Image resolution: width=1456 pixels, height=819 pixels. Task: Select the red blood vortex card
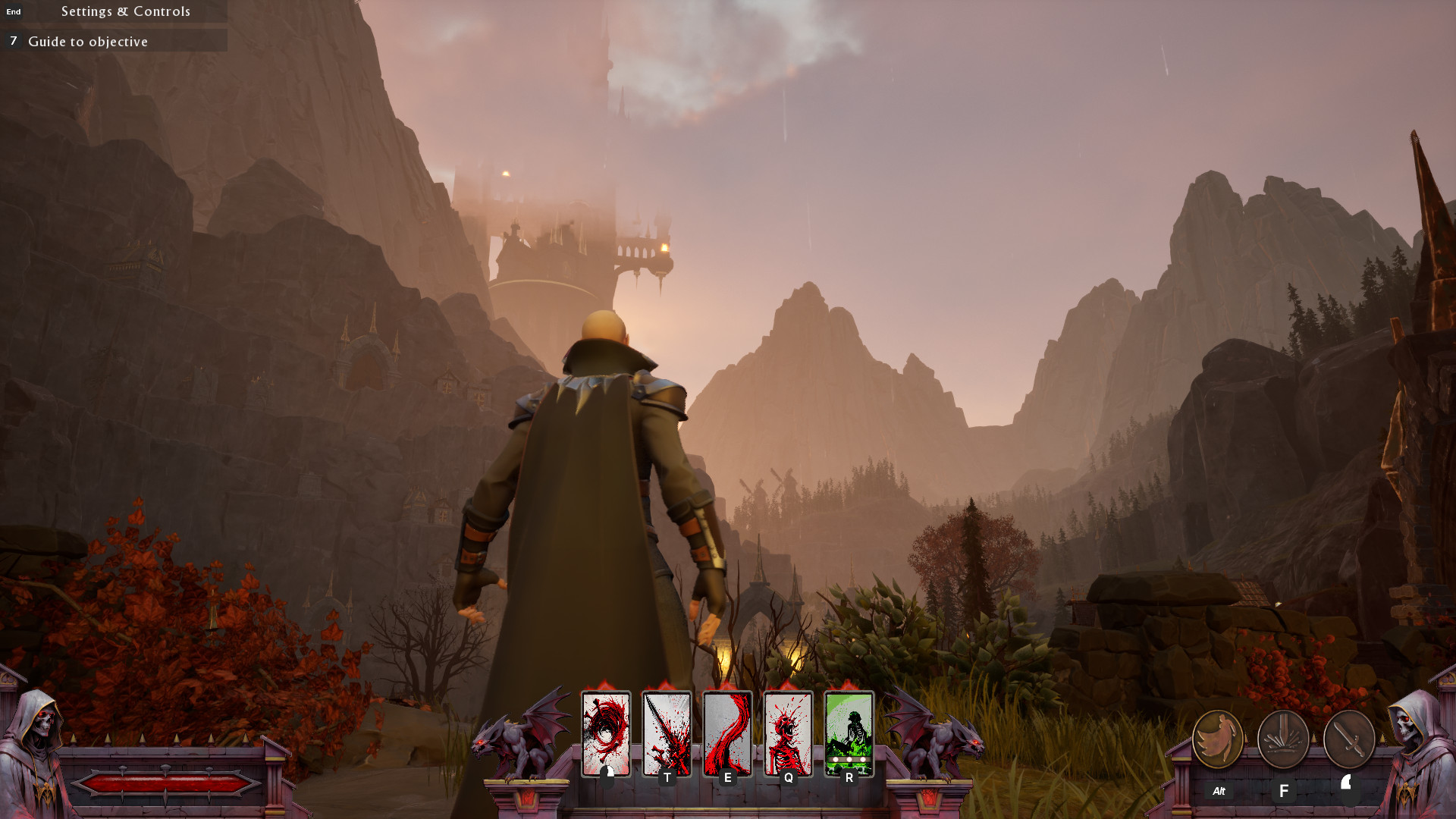(606, 733)
